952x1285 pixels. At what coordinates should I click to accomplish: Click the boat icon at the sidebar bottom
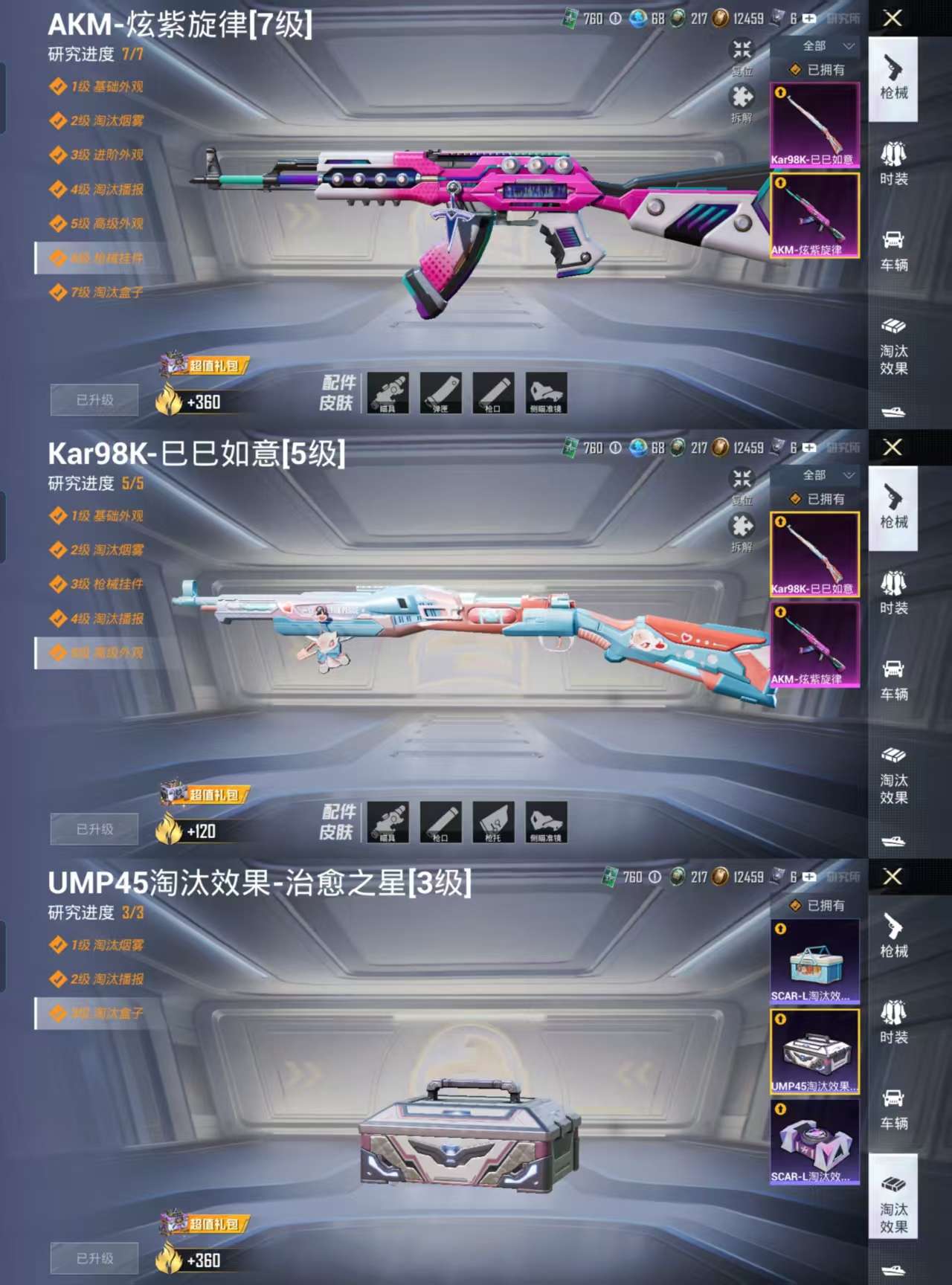click(x=892, y=412)
